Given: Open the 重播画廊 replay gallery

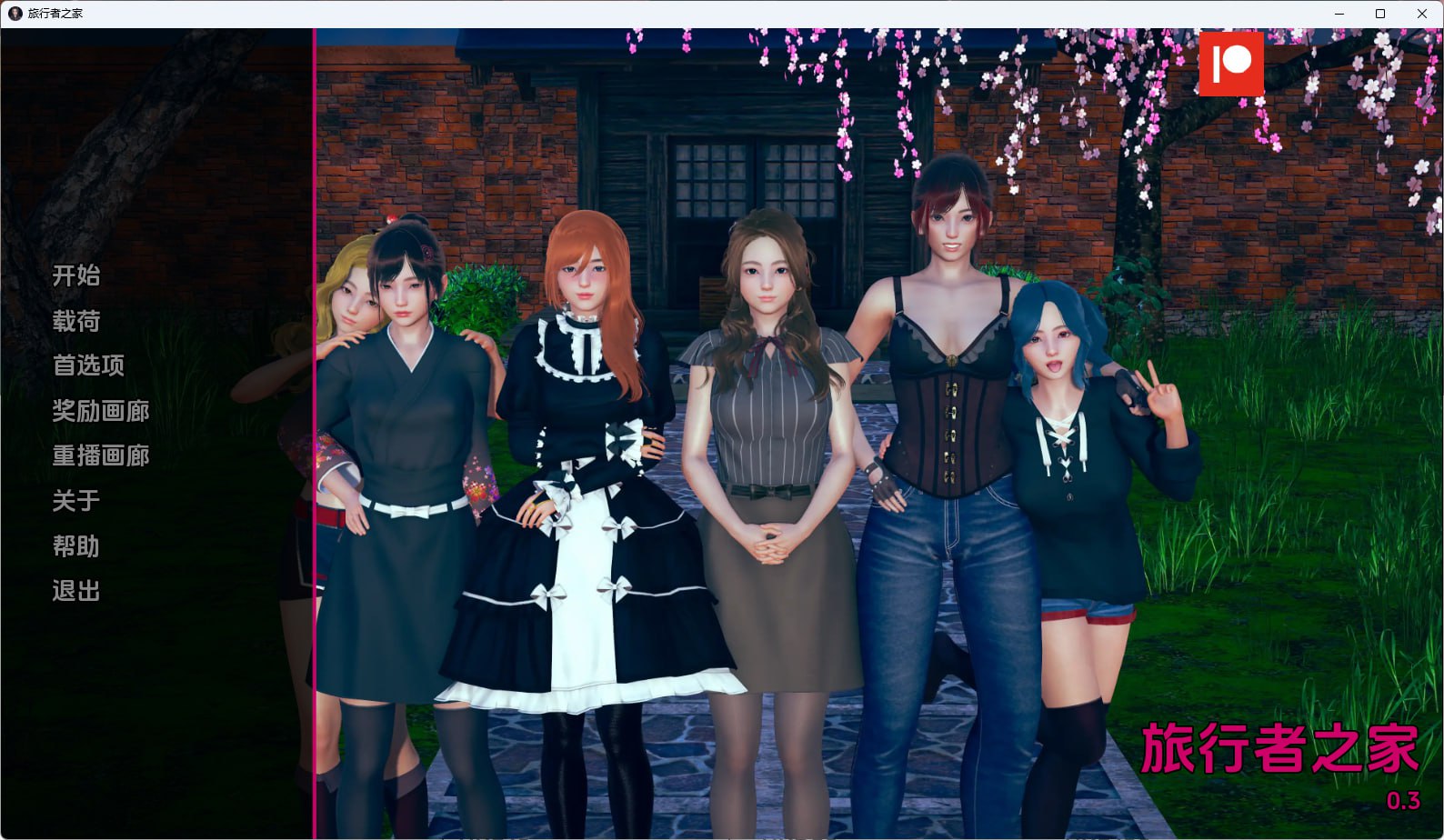Looking at the screenshot, I should pos(100,456).
